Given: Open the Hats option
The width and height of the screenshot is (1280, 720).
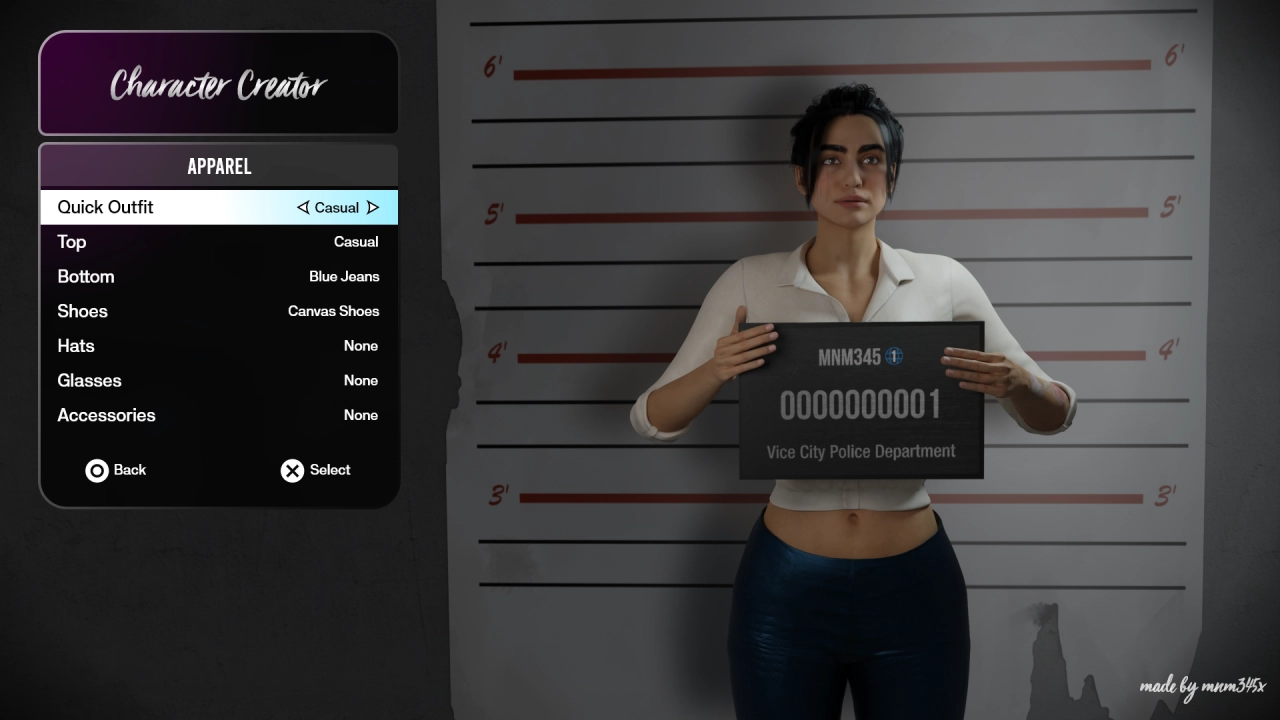Looking at the screenshot, I should click(218, 346).
